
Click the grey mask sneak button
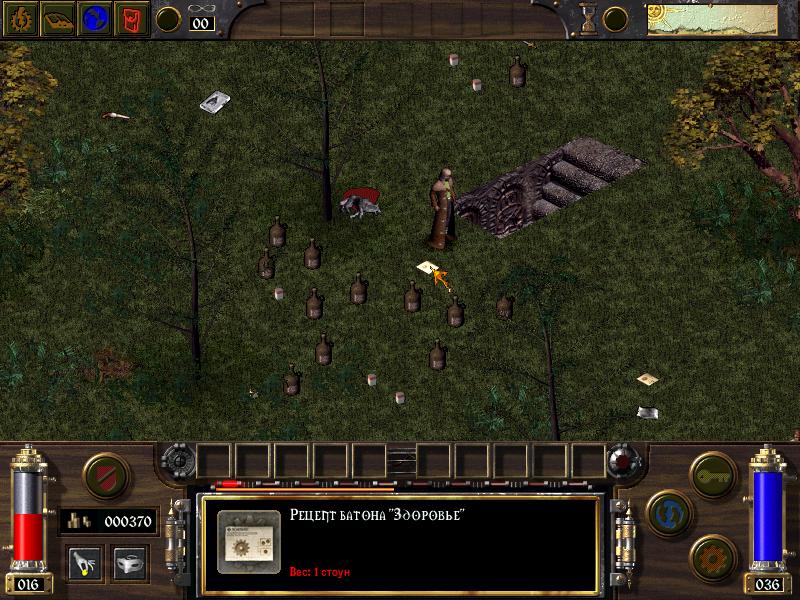pyautogui.click(x=130, y=562)
